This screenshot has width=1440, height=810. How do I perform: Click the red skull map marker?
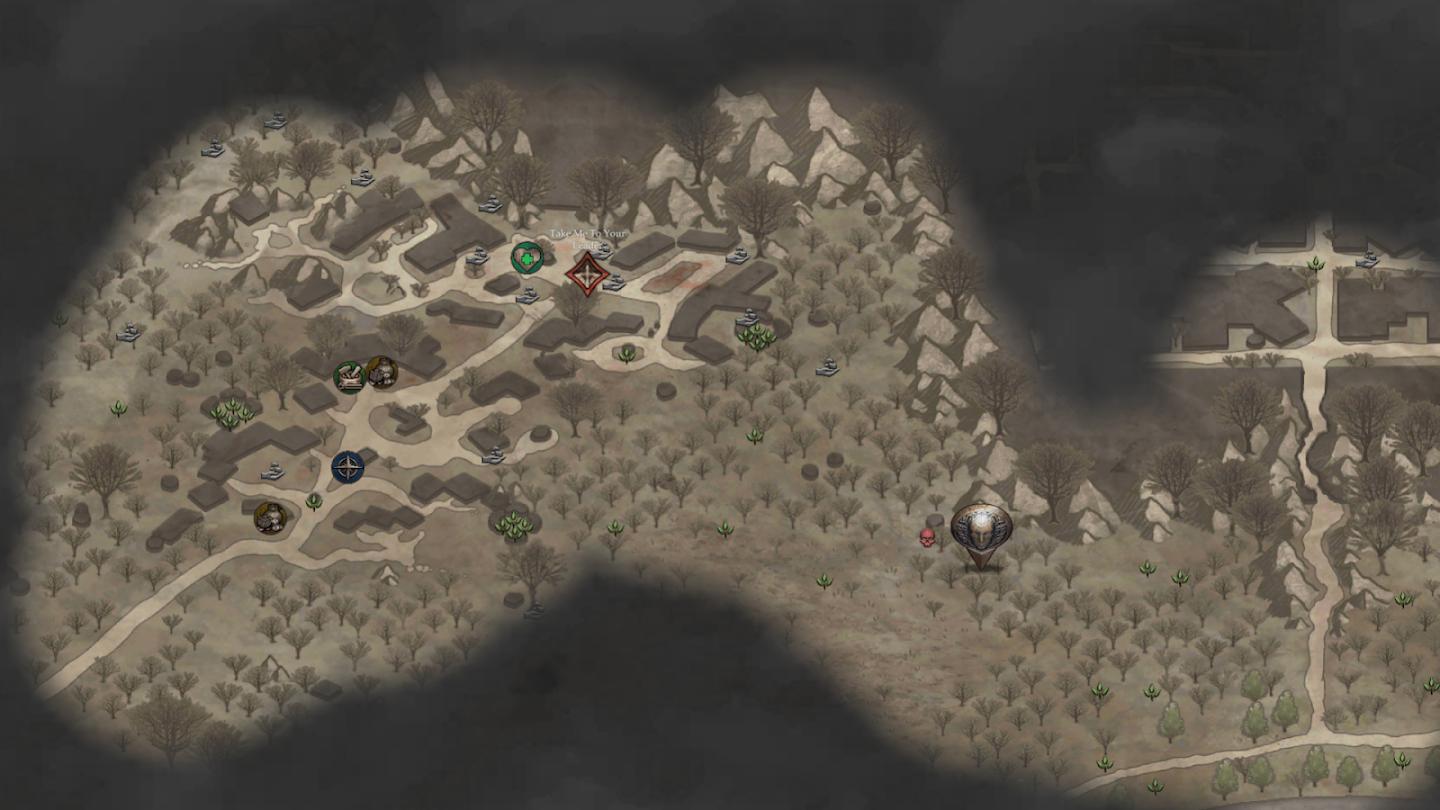[927, 538]
